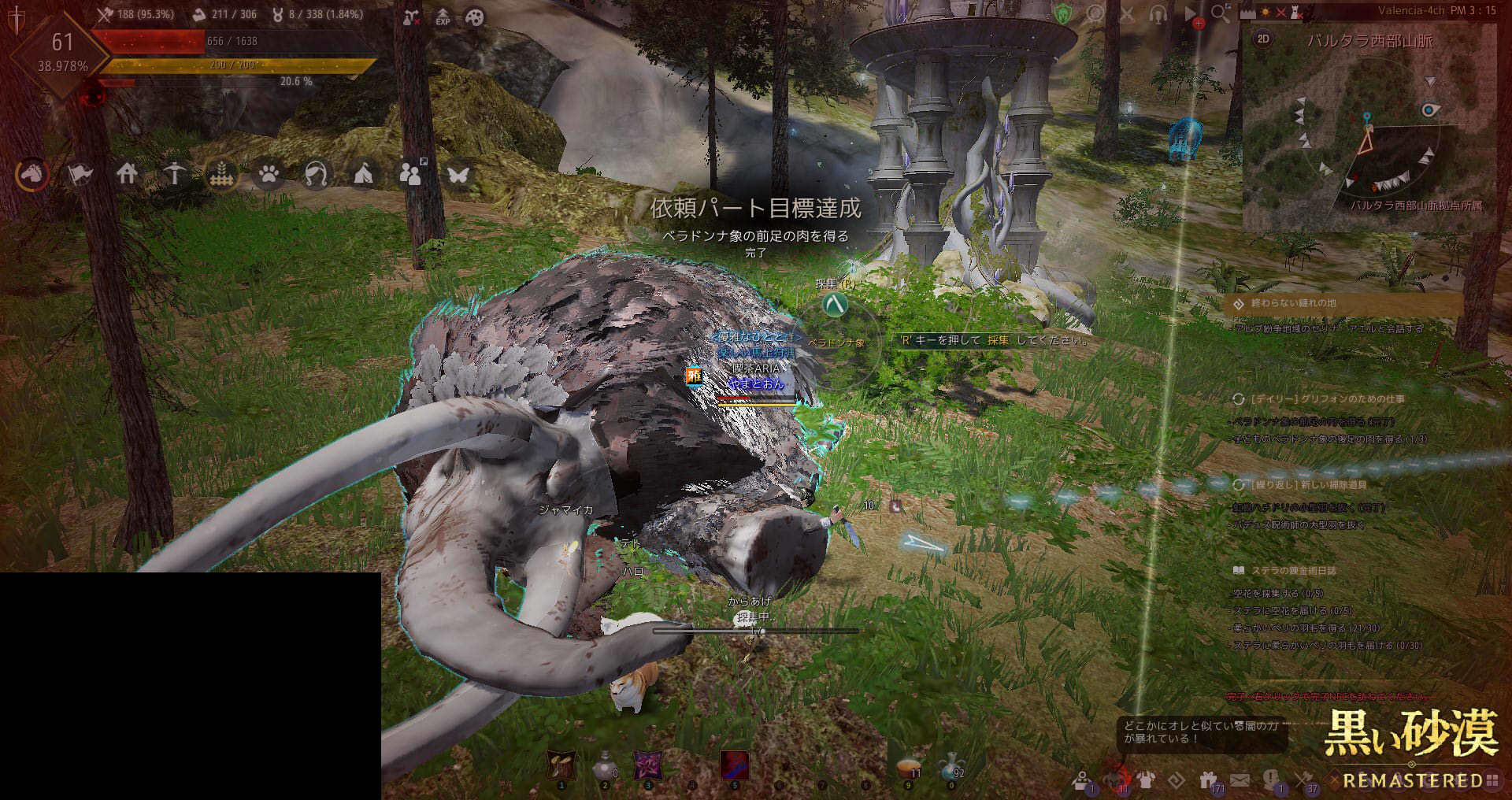
Task: Select the pickaxe worker icon
Action: coord(174,173)
